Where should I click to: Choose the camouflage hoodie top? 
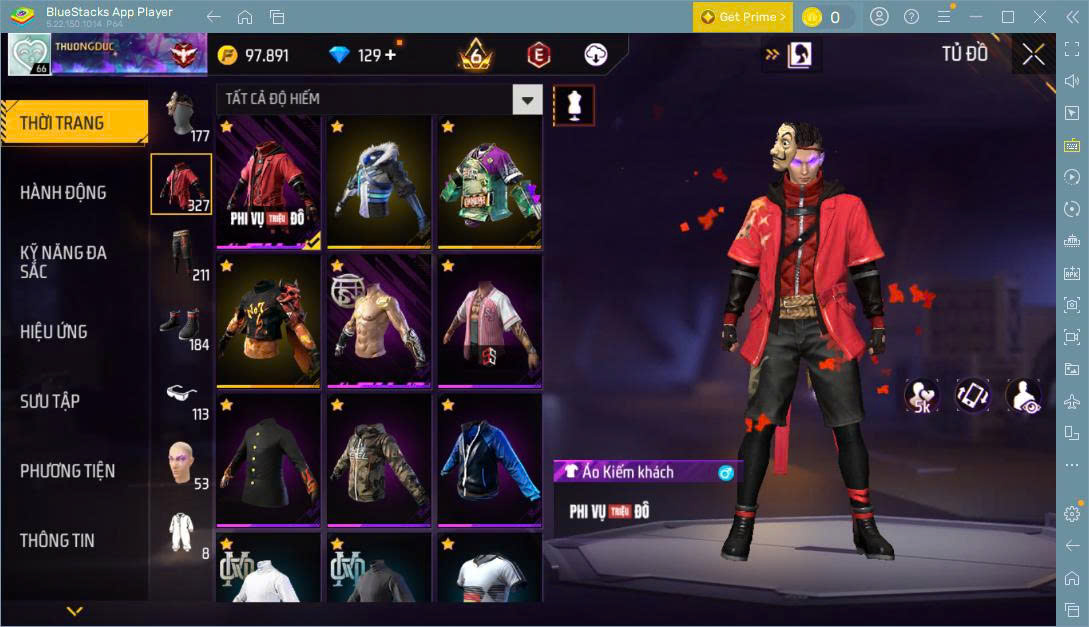coord(379,459)
